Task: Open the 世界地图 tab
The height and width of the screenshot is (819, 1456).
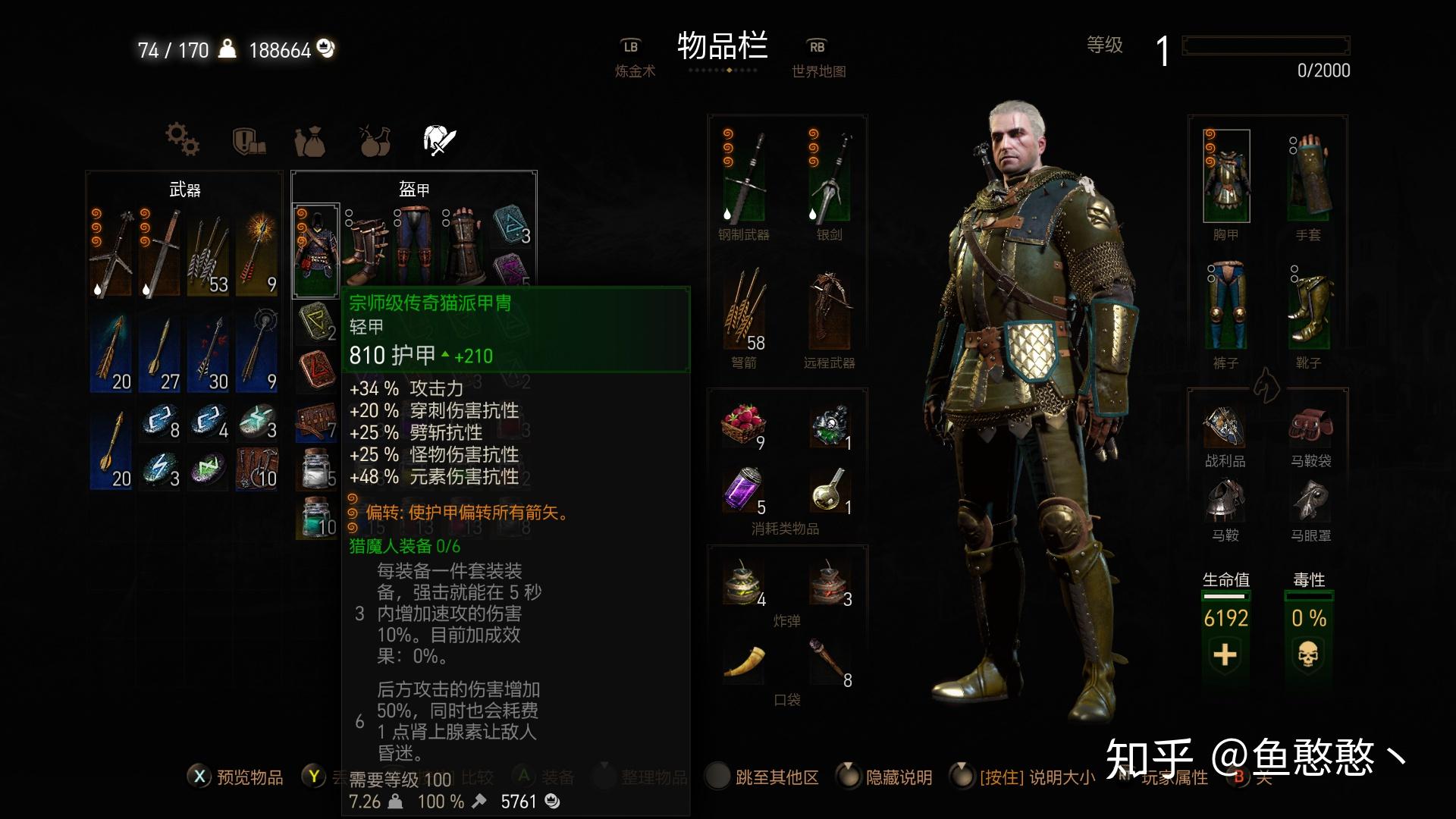Action: (x=819, y=70)
